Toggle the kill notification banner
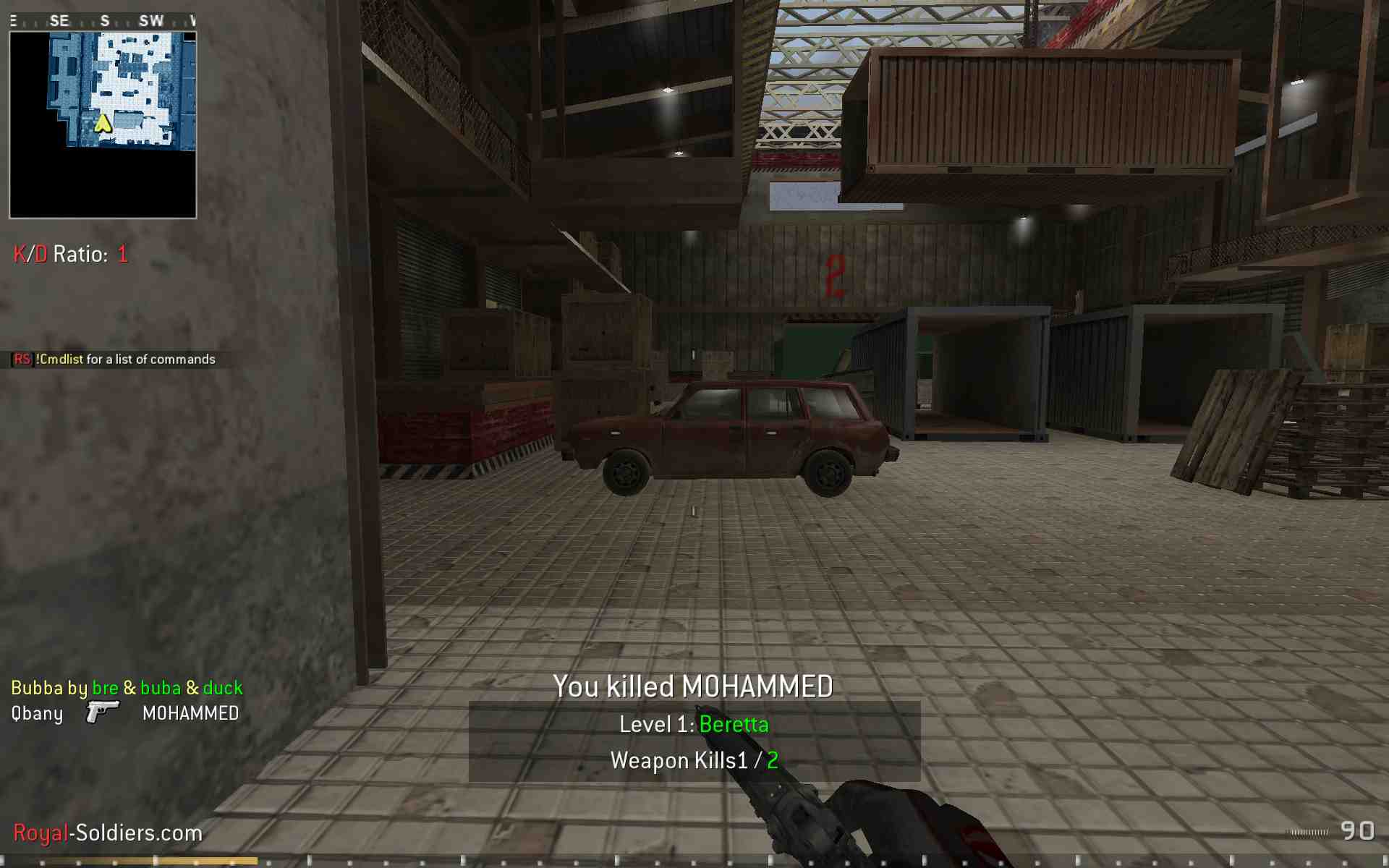This screenshot has height=868, width=1389. coord(693,686)
